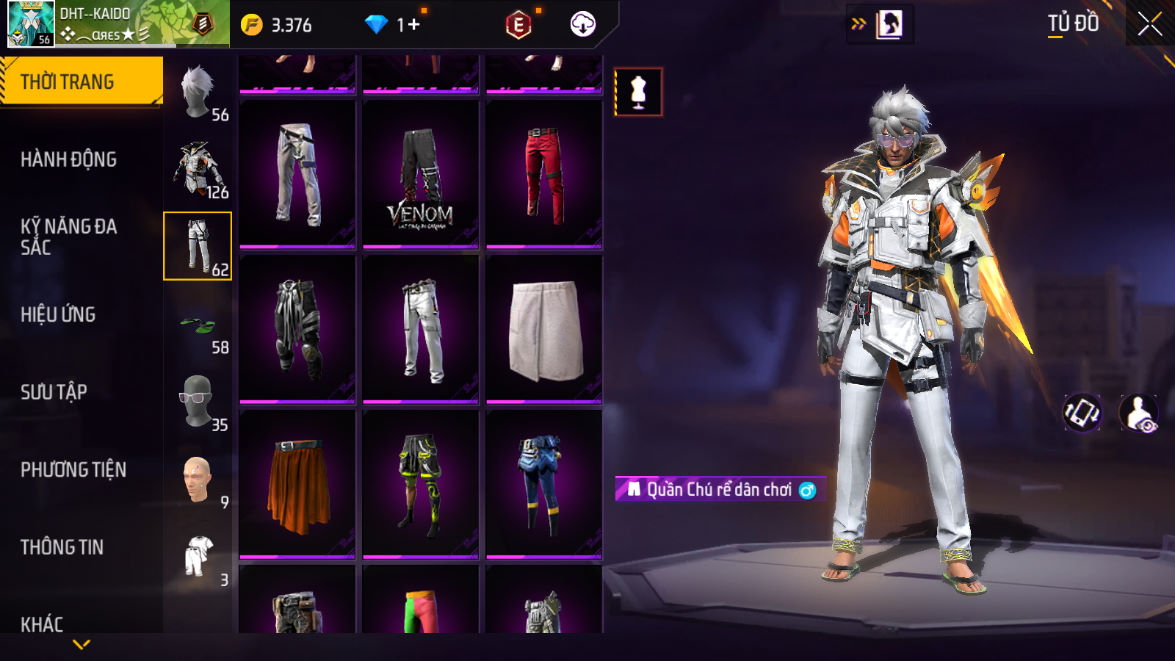
Task: Select the bald head face subcategory
Action: 198,480
